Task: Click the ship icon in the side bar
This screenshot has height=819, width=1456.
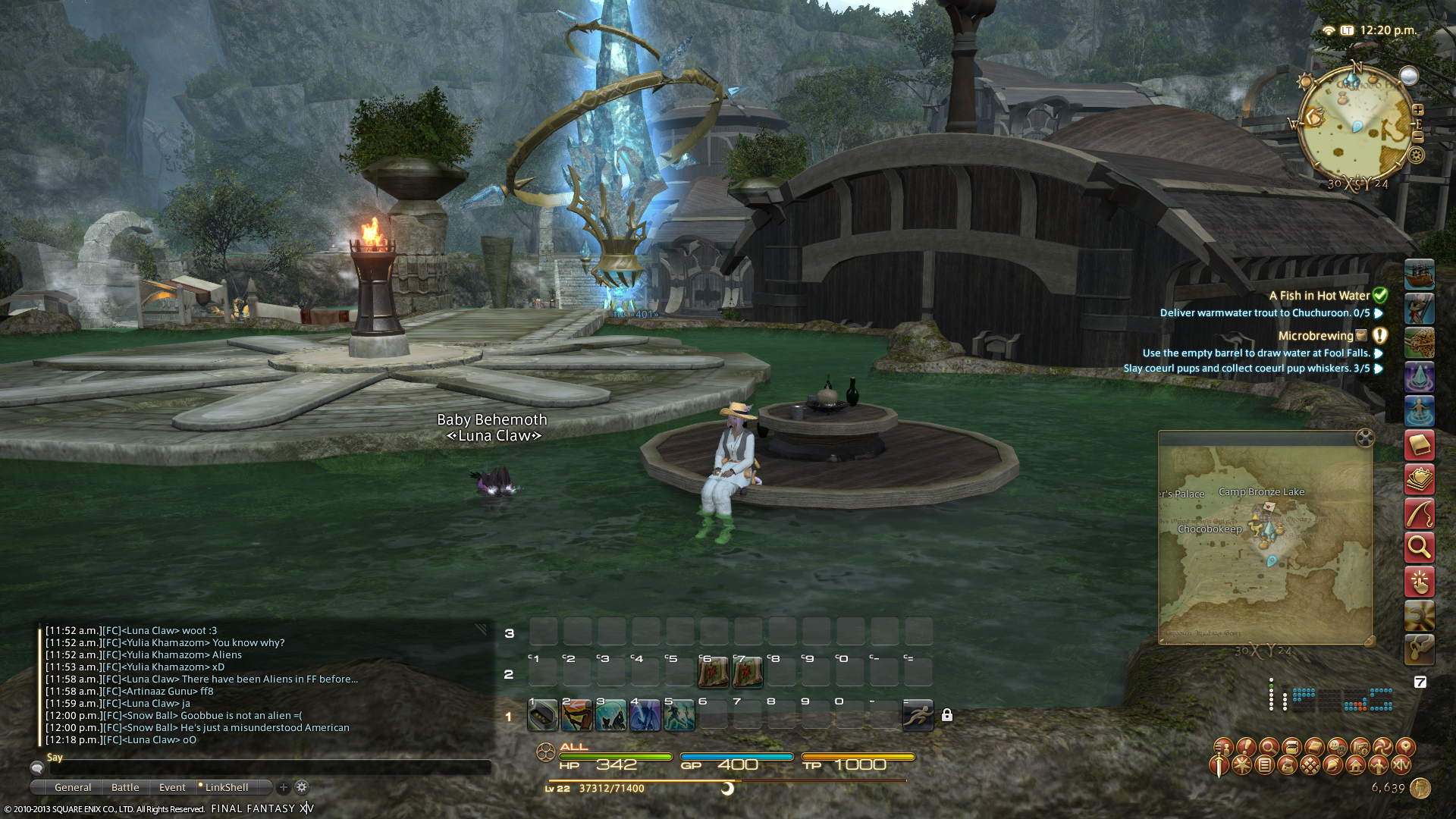Action: tap(1419, 275)
